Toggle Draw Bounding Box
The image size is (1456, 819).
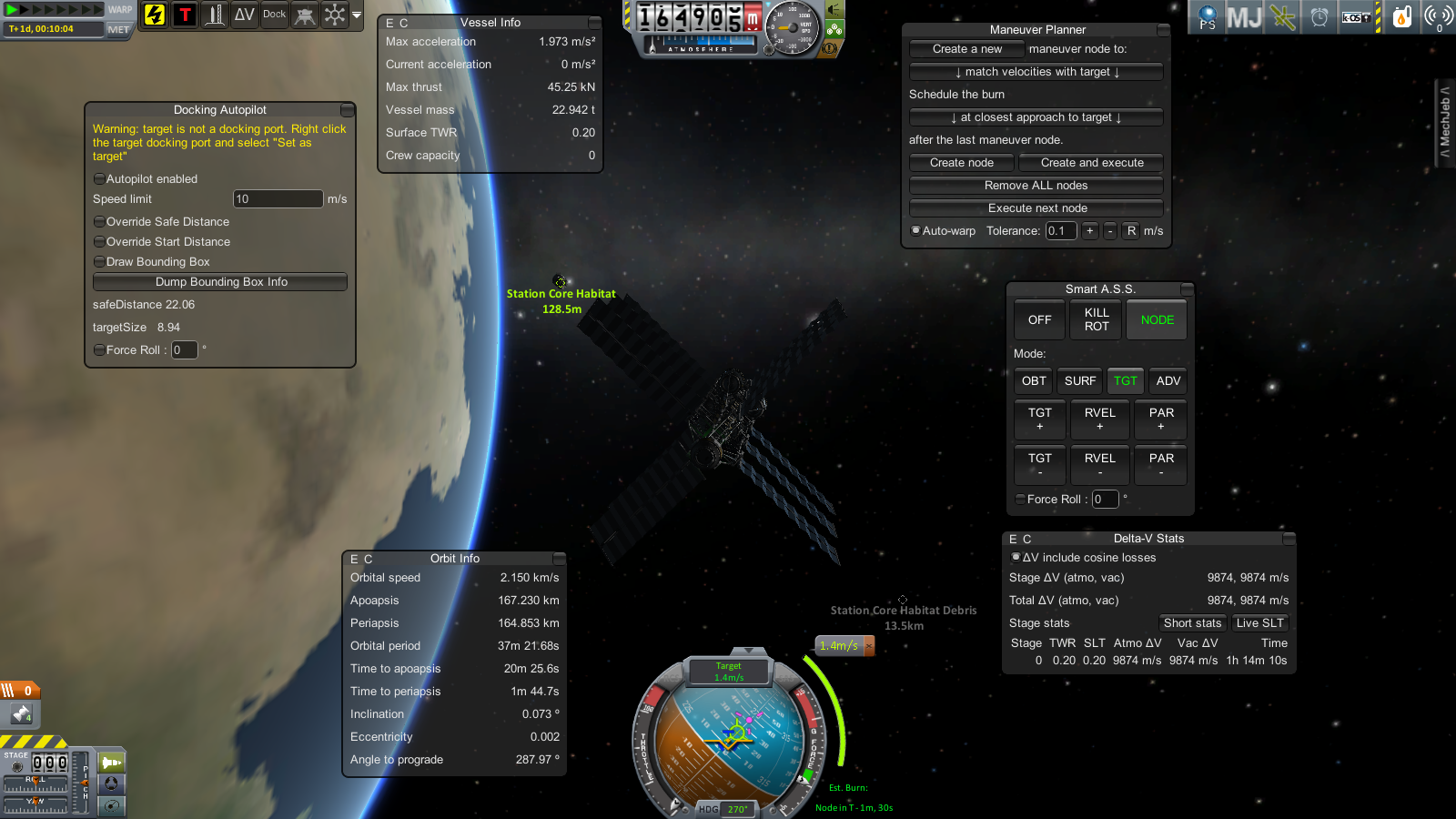(x=99, y=262)
